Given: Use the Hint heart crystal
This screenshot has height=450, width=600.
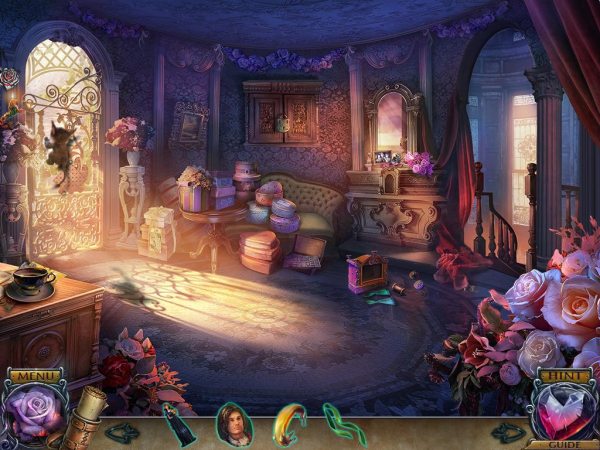Looking at the screenshot, I should click(564, 412).
